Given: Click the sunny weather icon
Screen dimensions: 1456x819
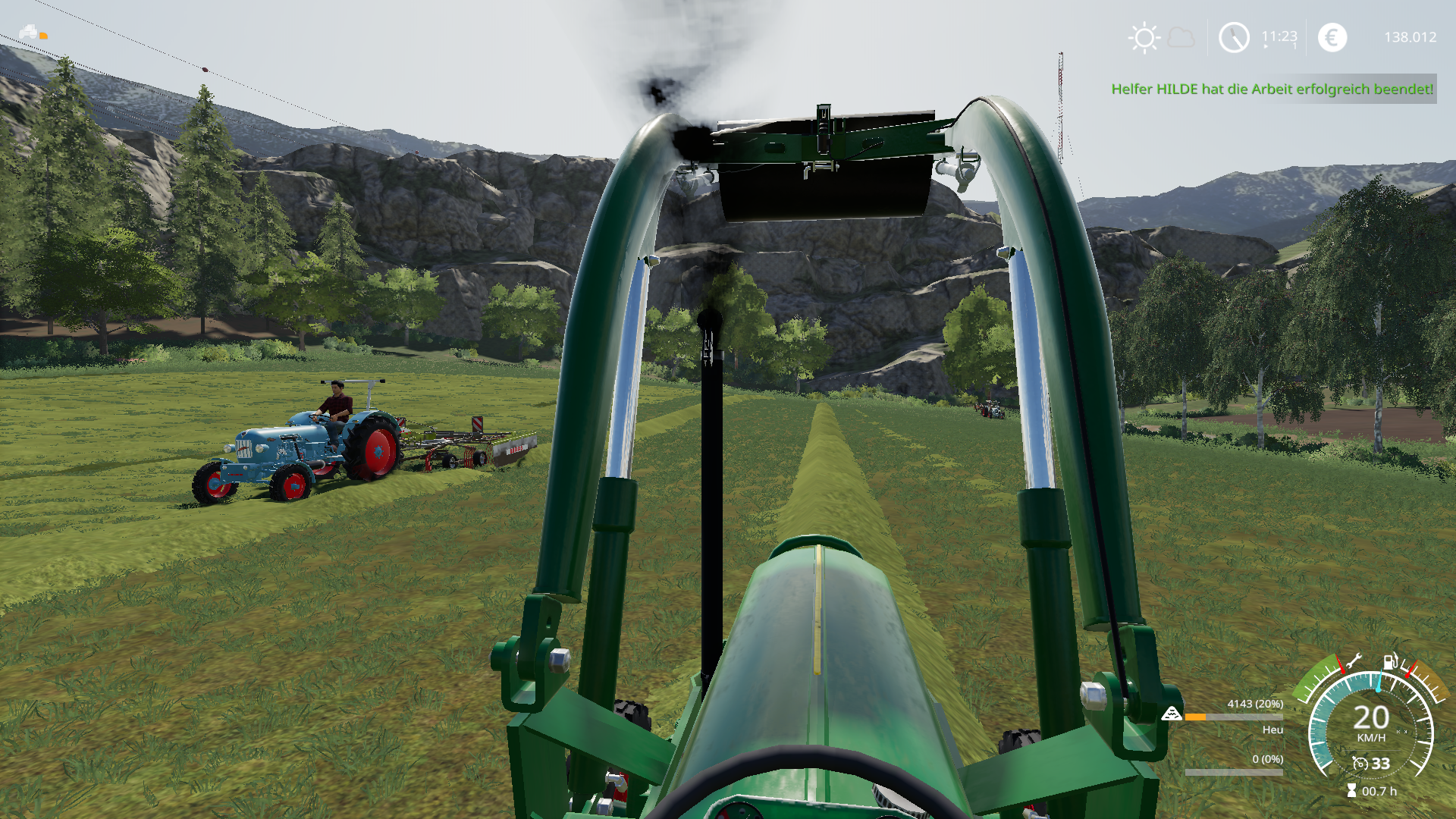Looking at the screenshot, I should (1144, 38).
